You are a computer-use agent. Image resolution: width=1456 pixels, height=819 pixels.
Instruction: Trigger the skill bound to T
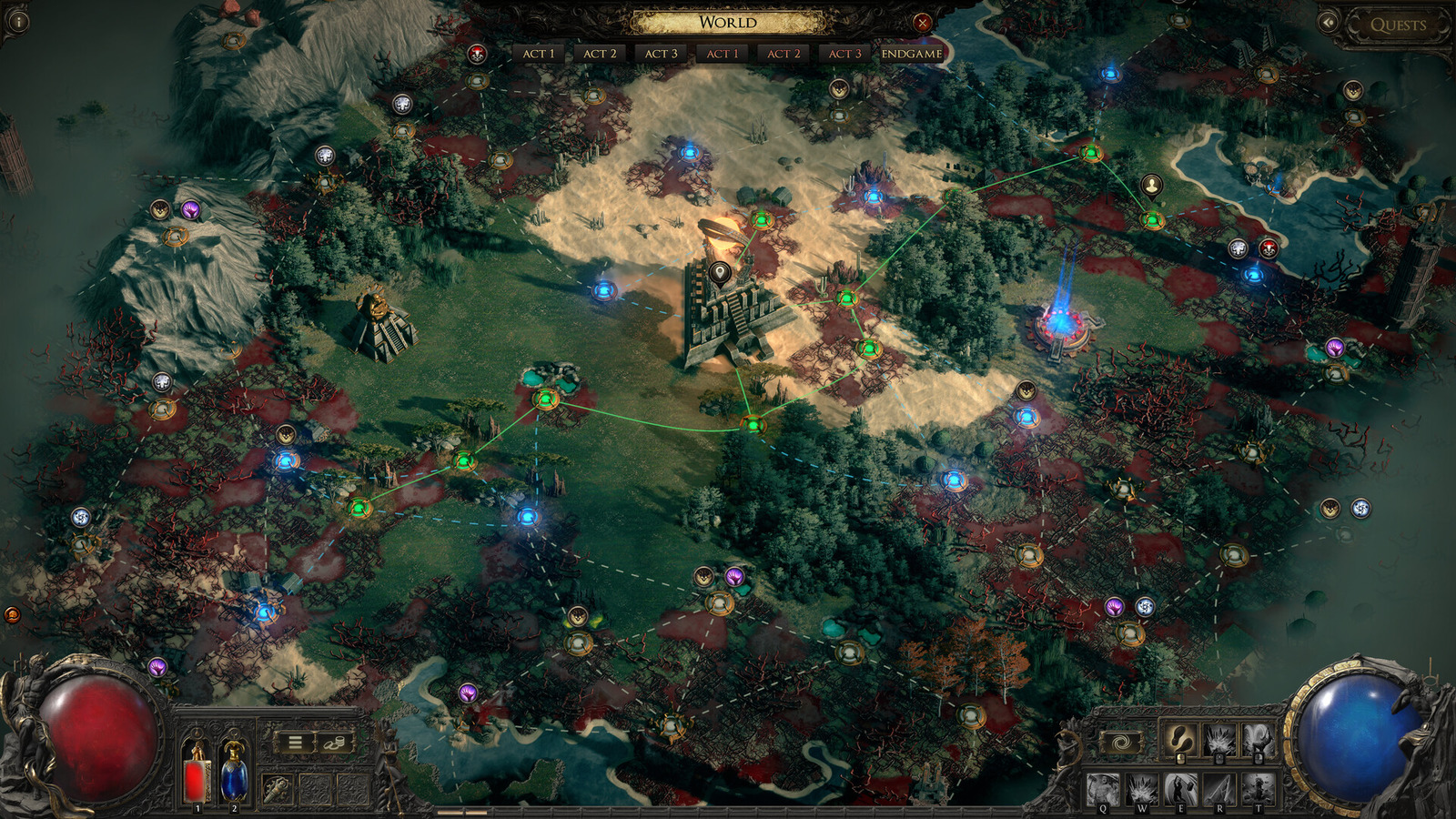pos(1257,787)
